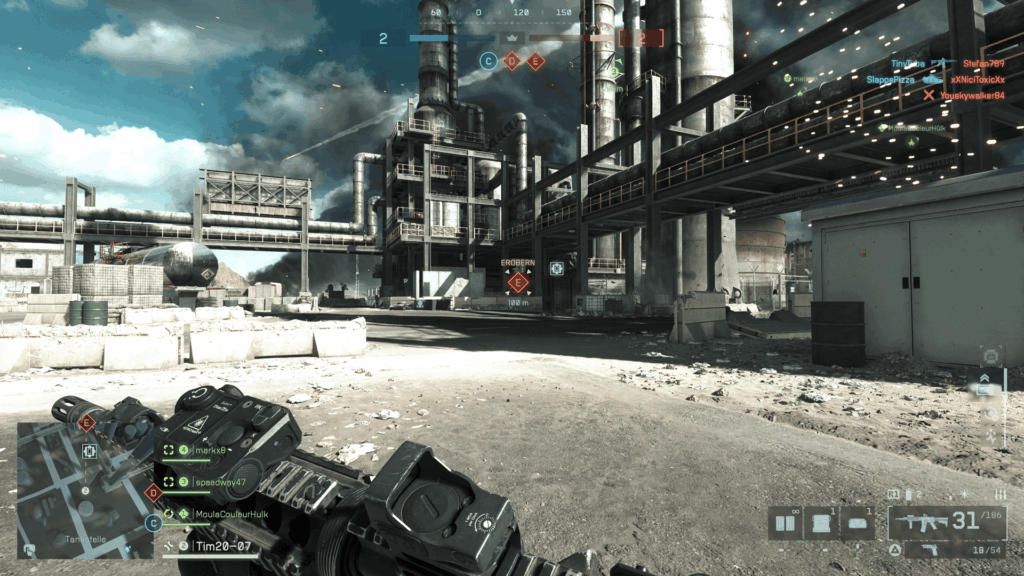Click the ERÖBERN objective E marker
Screen dimensions: 1024x576
point(517,282)
